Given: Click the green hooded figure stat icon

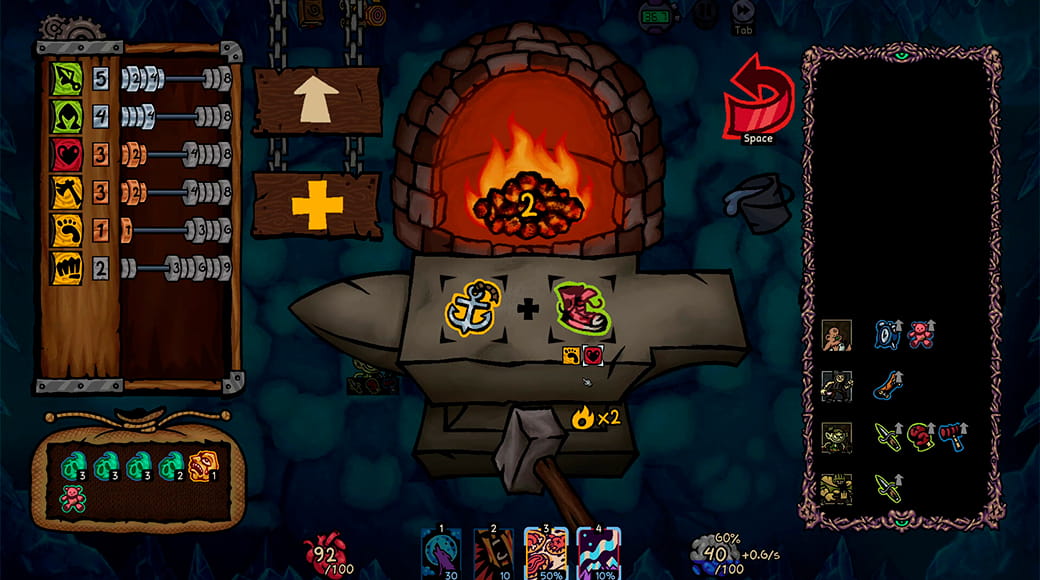Looking at the screenshot, I should pyautogui.click(x=66, y=115).
